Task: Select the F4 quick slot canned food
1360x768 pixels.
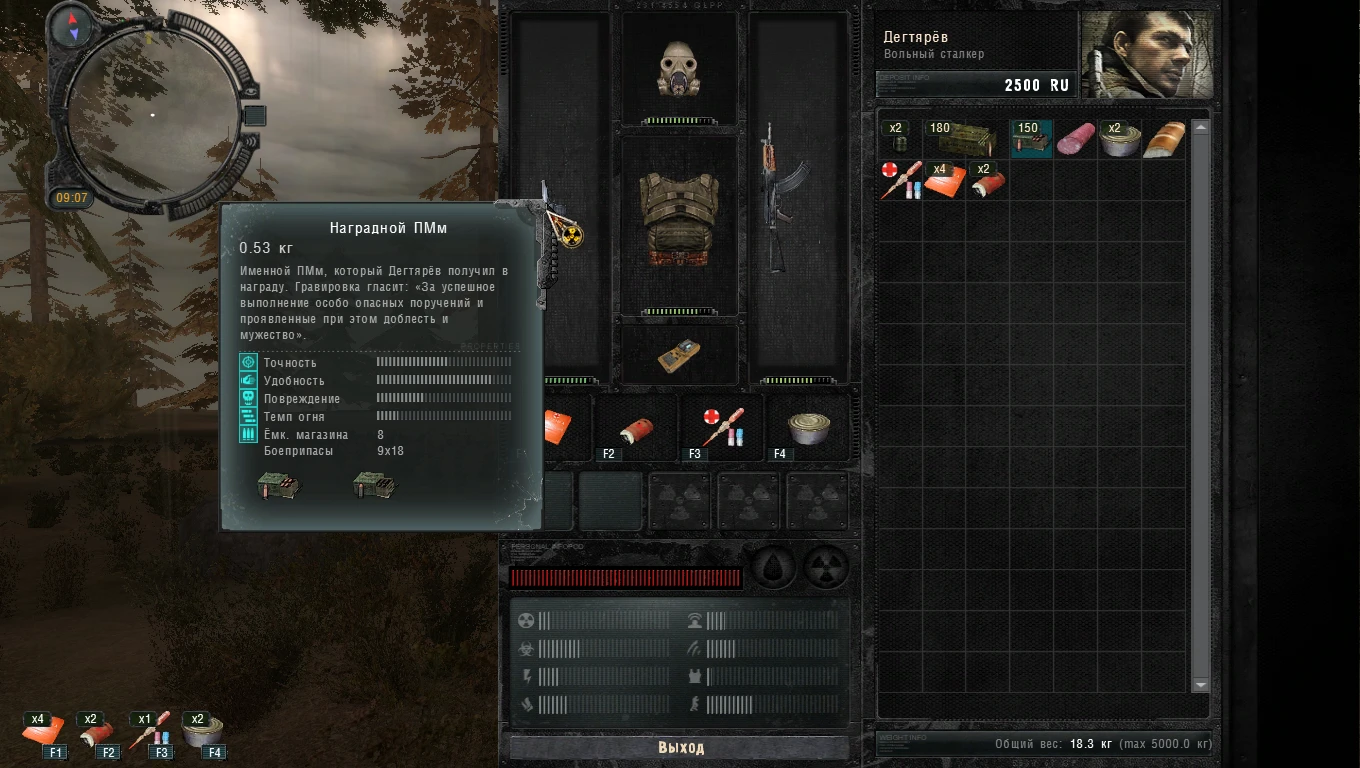Action: (806, 428)
